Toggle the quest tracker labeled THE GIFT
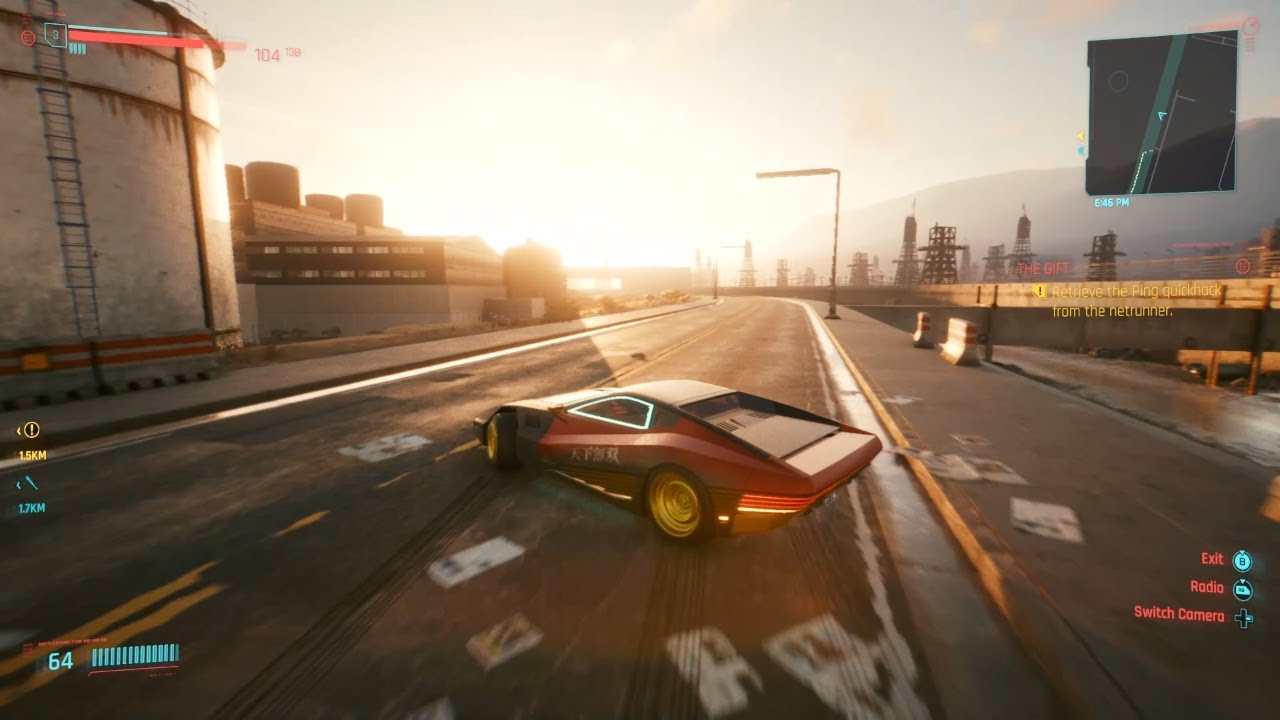 (x=1043, y=268)
